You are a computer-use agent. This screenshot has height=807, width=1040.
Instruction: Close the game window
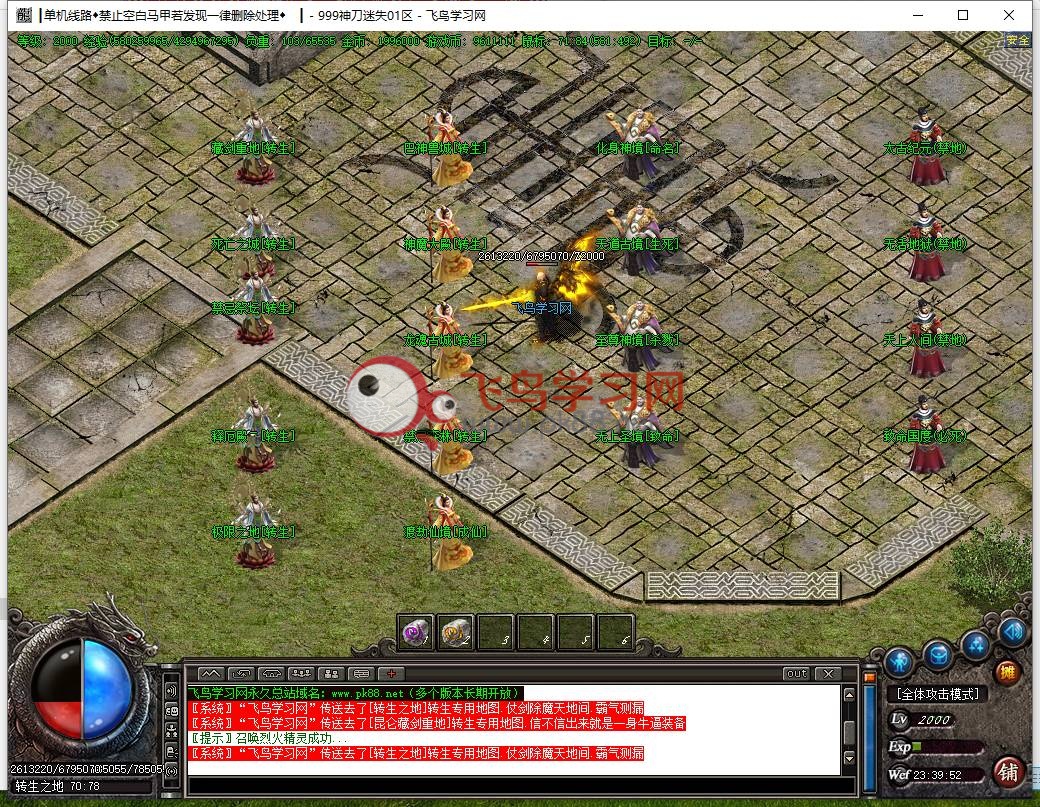(1010, 15)
